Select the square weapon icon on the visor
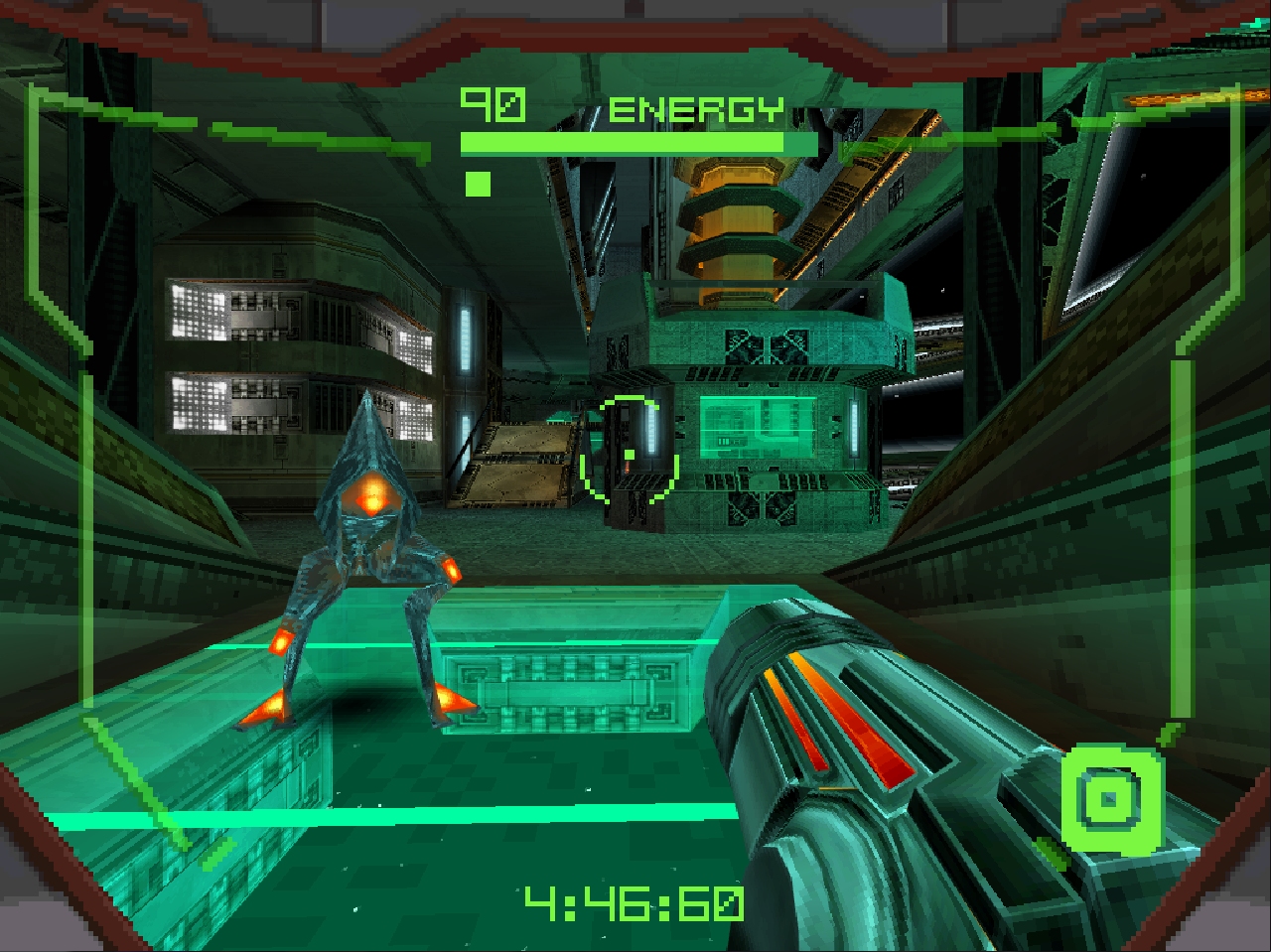This screenshot has width=1271, height=952. 1111,798
